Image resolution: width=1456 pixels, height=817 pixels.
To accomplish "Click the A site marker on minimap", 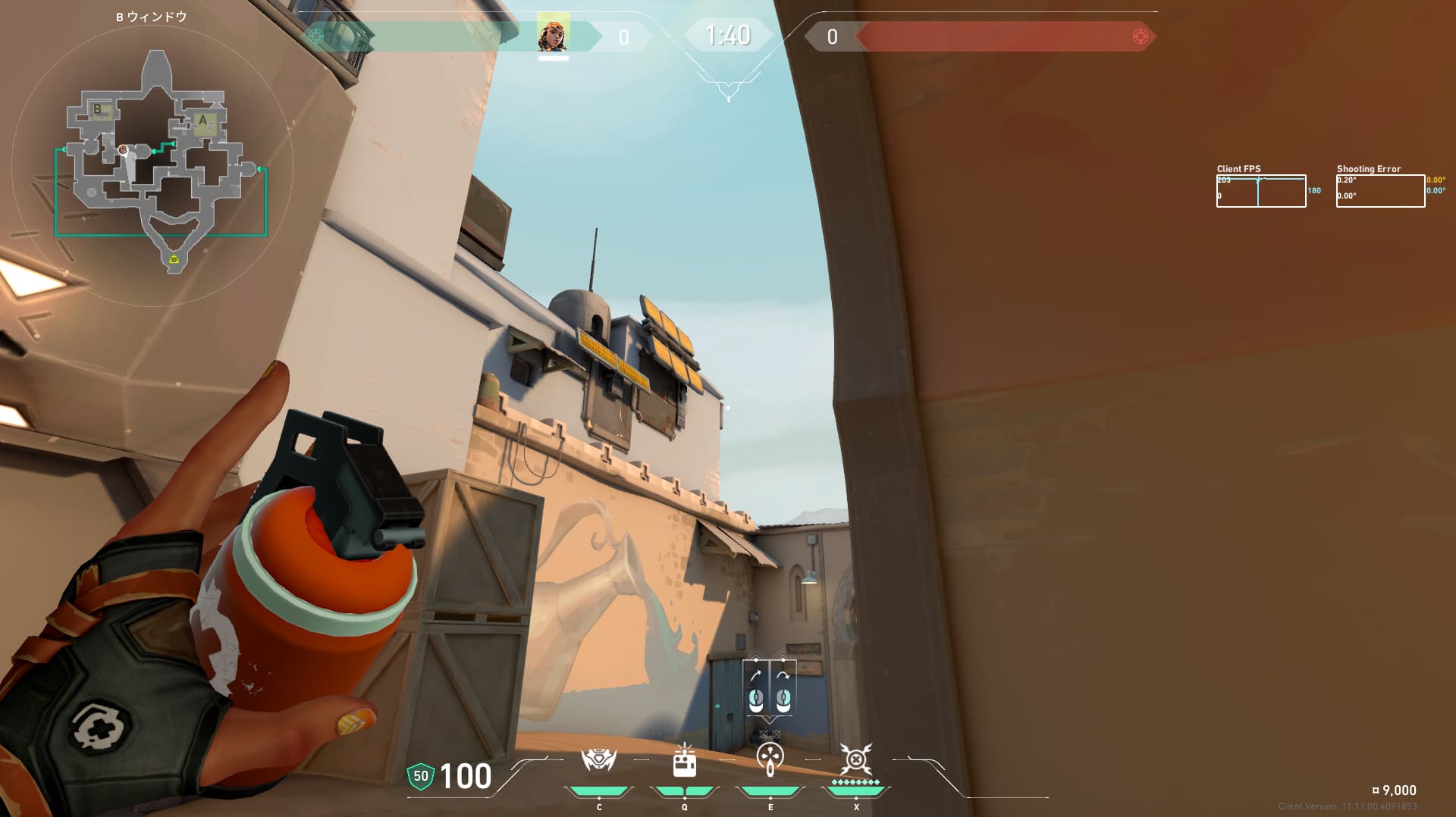I will tap(203, 121).
